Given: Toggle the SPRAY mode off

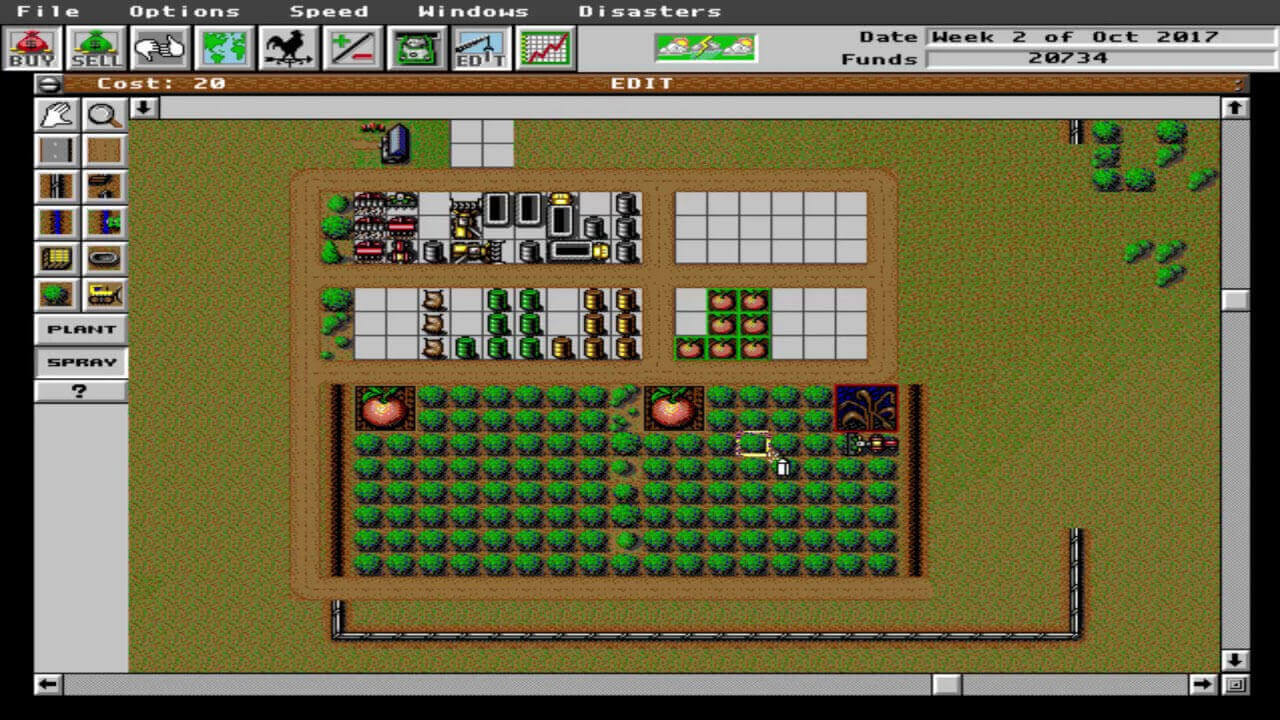Looking at the screenshot, I should pyautogui.click(x=79, y=361).
